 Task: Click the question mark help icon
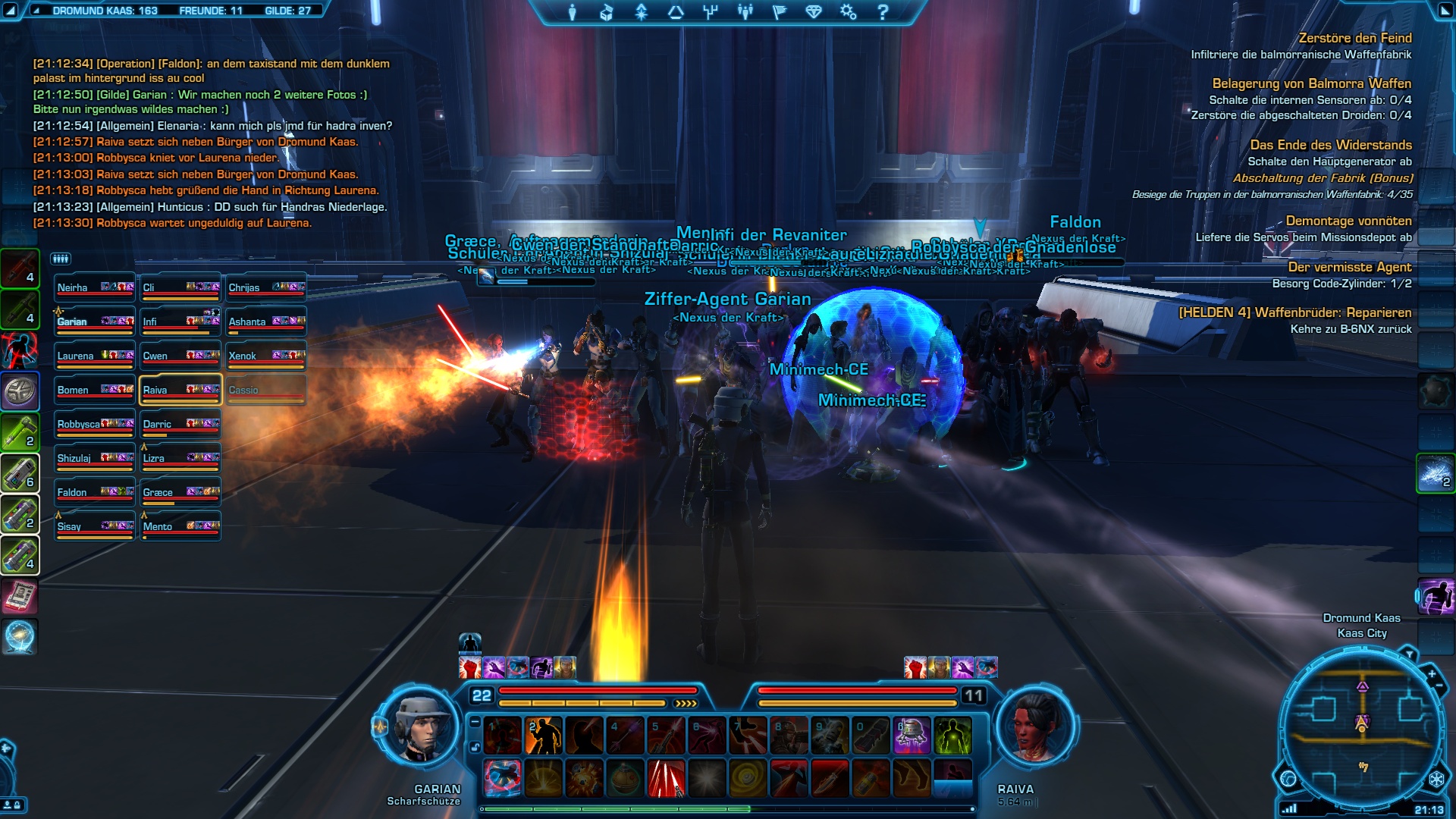tap(883, 12)
